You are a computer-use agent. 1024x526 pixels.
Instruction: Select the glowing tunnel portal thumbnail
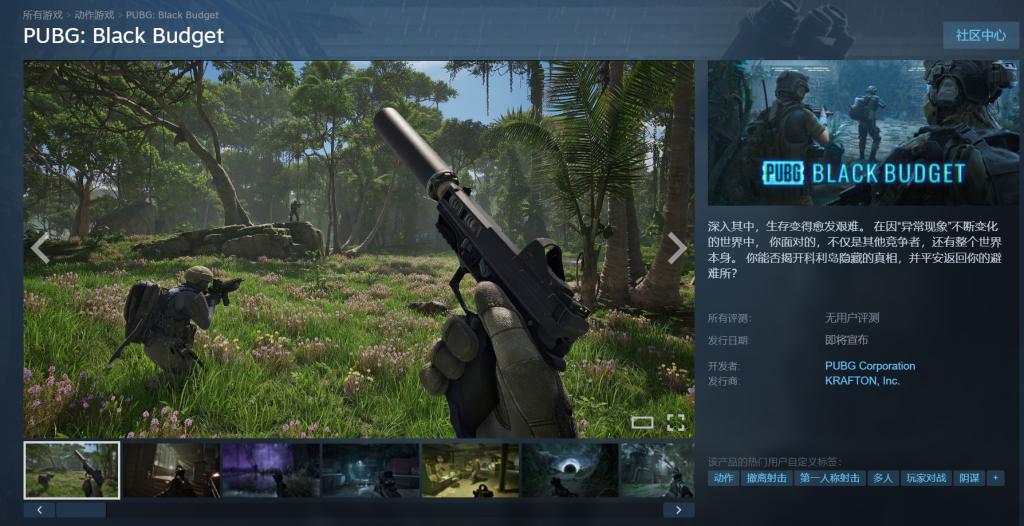click(569, 470)
